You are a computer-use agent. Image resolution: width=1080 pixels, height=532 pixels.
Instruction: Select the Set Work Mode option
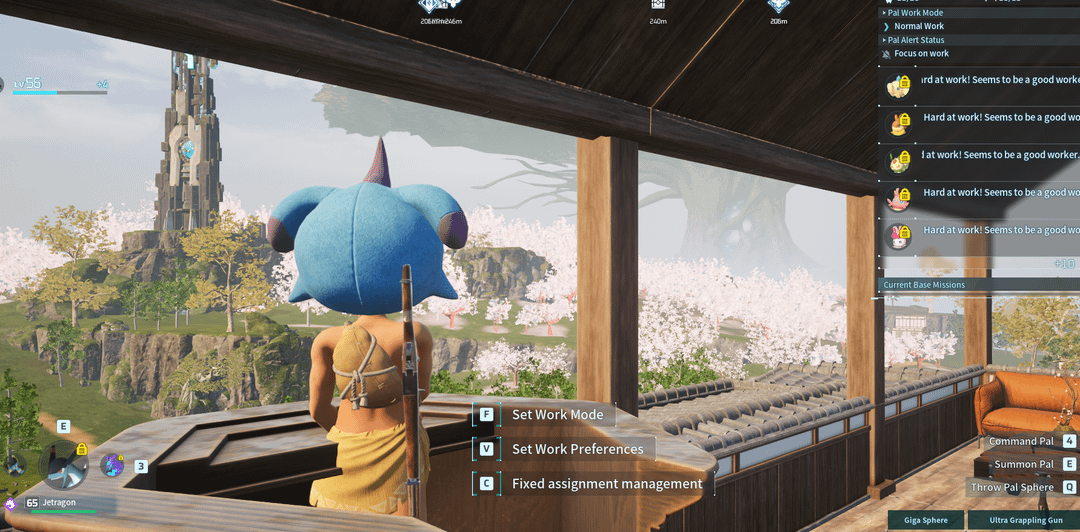click(x=557, y=415)
